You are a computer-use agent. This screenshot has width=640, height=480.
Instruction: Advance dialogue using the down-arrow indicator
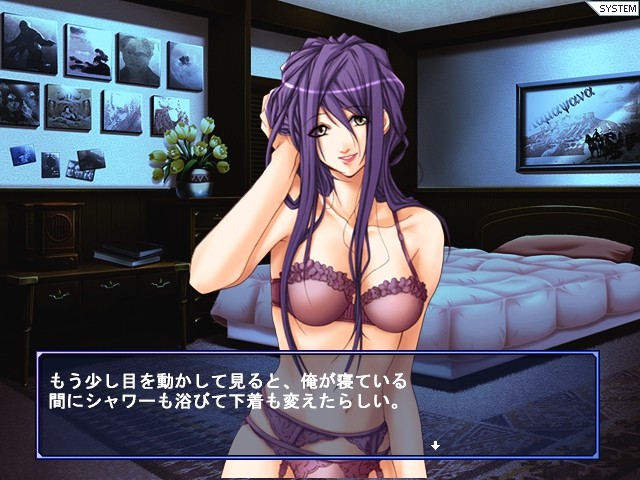click(435, 444)
